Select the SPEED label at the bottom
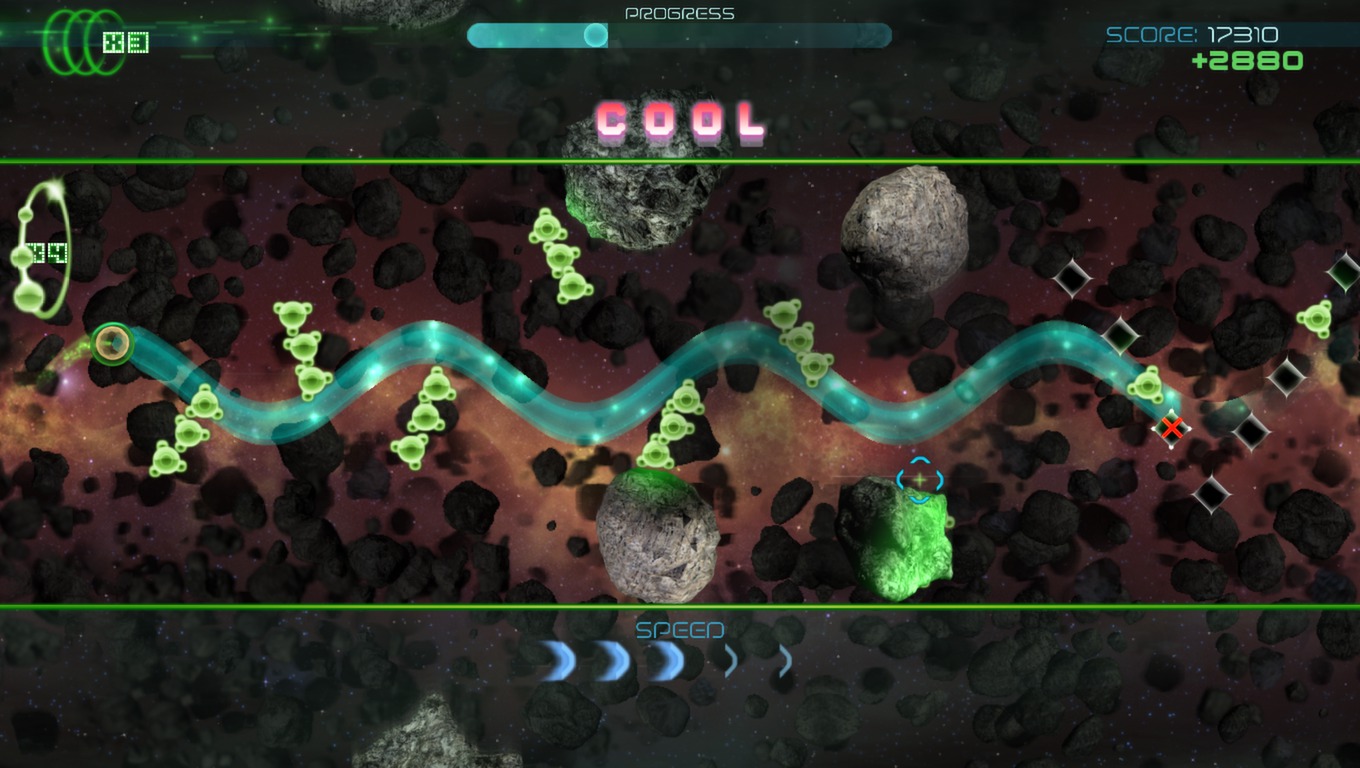The height and width of the screenshot is (768, 1360). (681, 630)
